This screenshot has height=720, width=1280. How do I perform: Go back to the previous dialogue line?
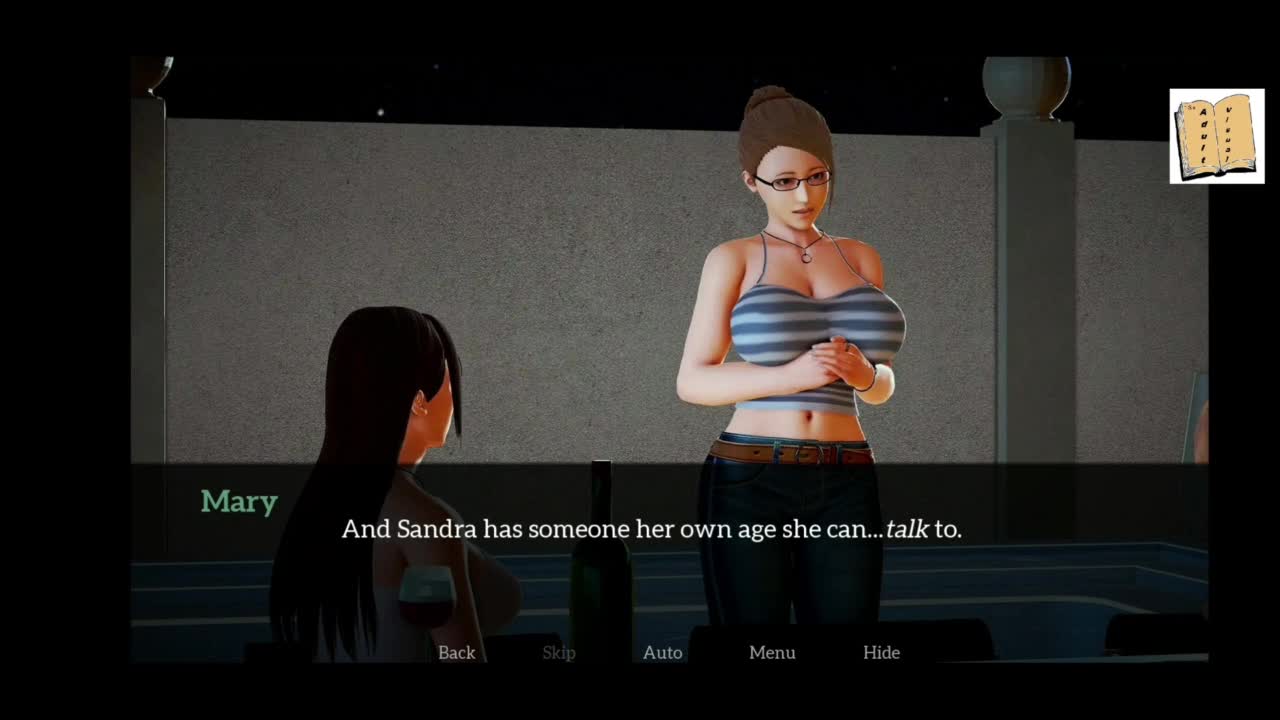pos(456,653)
